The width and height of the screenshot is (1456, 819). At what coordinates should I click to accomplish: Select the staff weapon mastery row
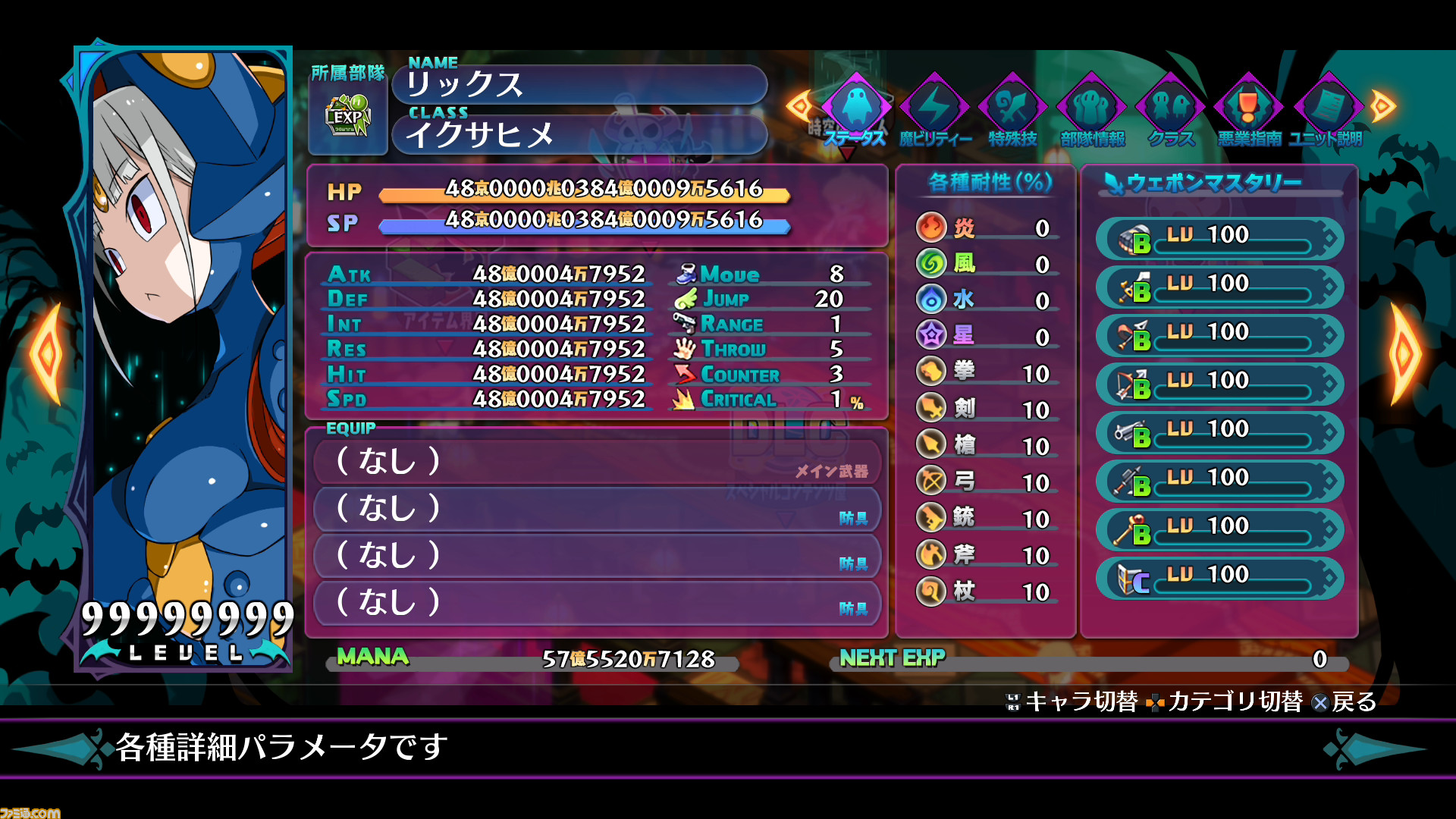1219,530
